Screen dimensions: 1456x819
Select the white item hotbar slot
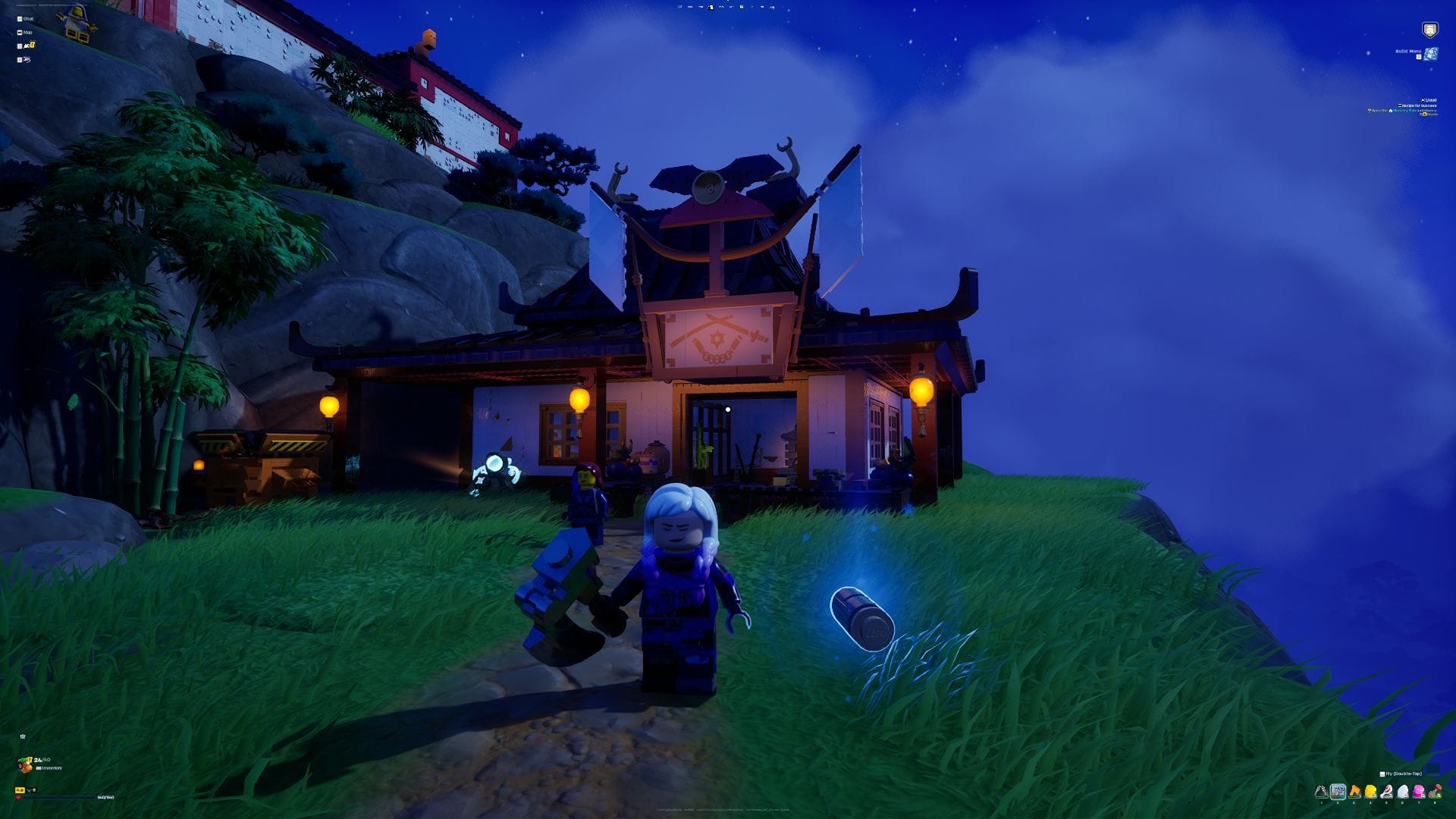point(1403,792)
